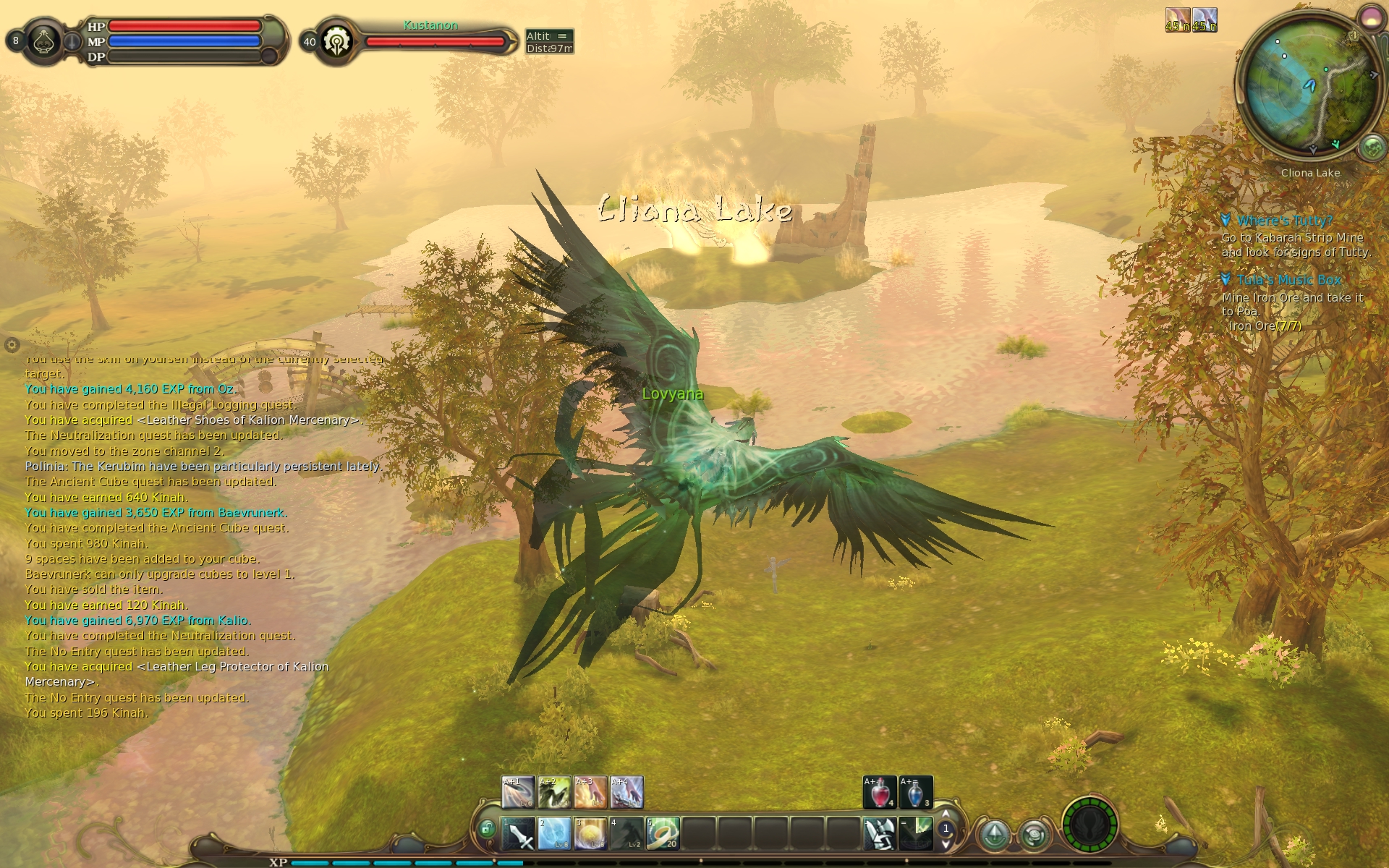Drink the blue mana potion
This screenshot has width=1389, height=868.
(x=916, y=793)
